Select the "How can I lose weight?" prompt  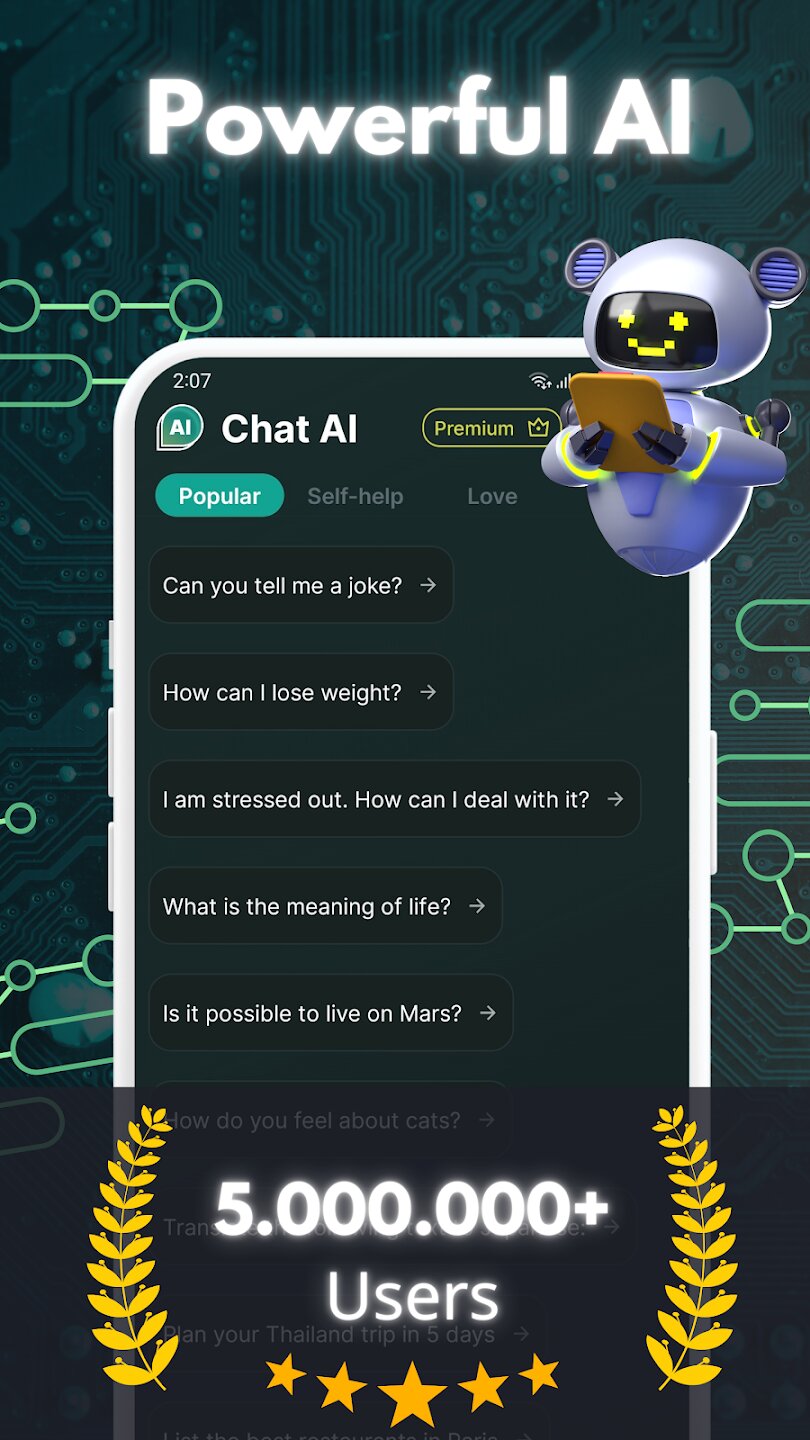point(300,692)
